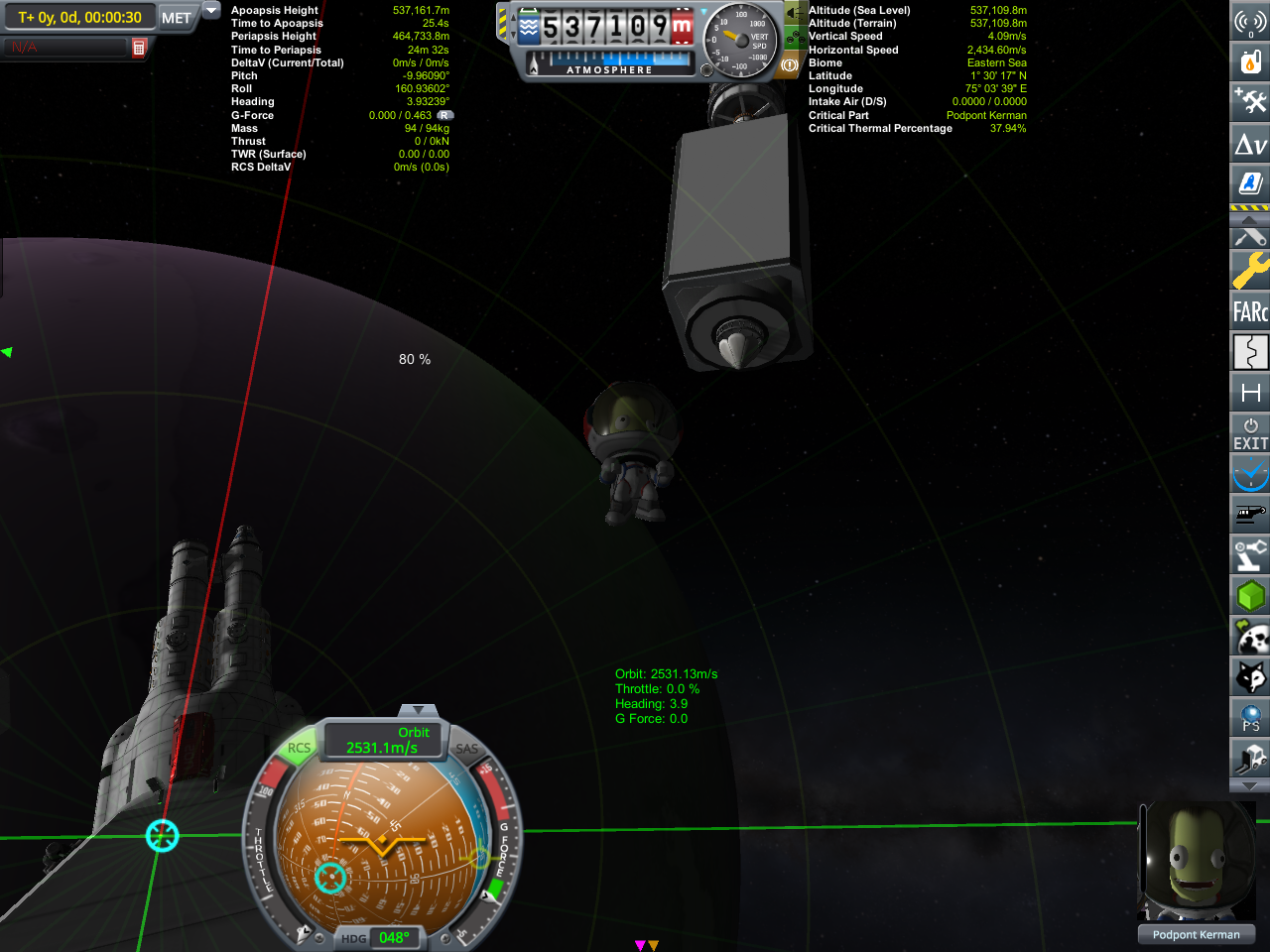The height and width of the screenshot is (952, 1270).
Task: Open the forklift toolbar icon
Action: [x=1250, y=759]
